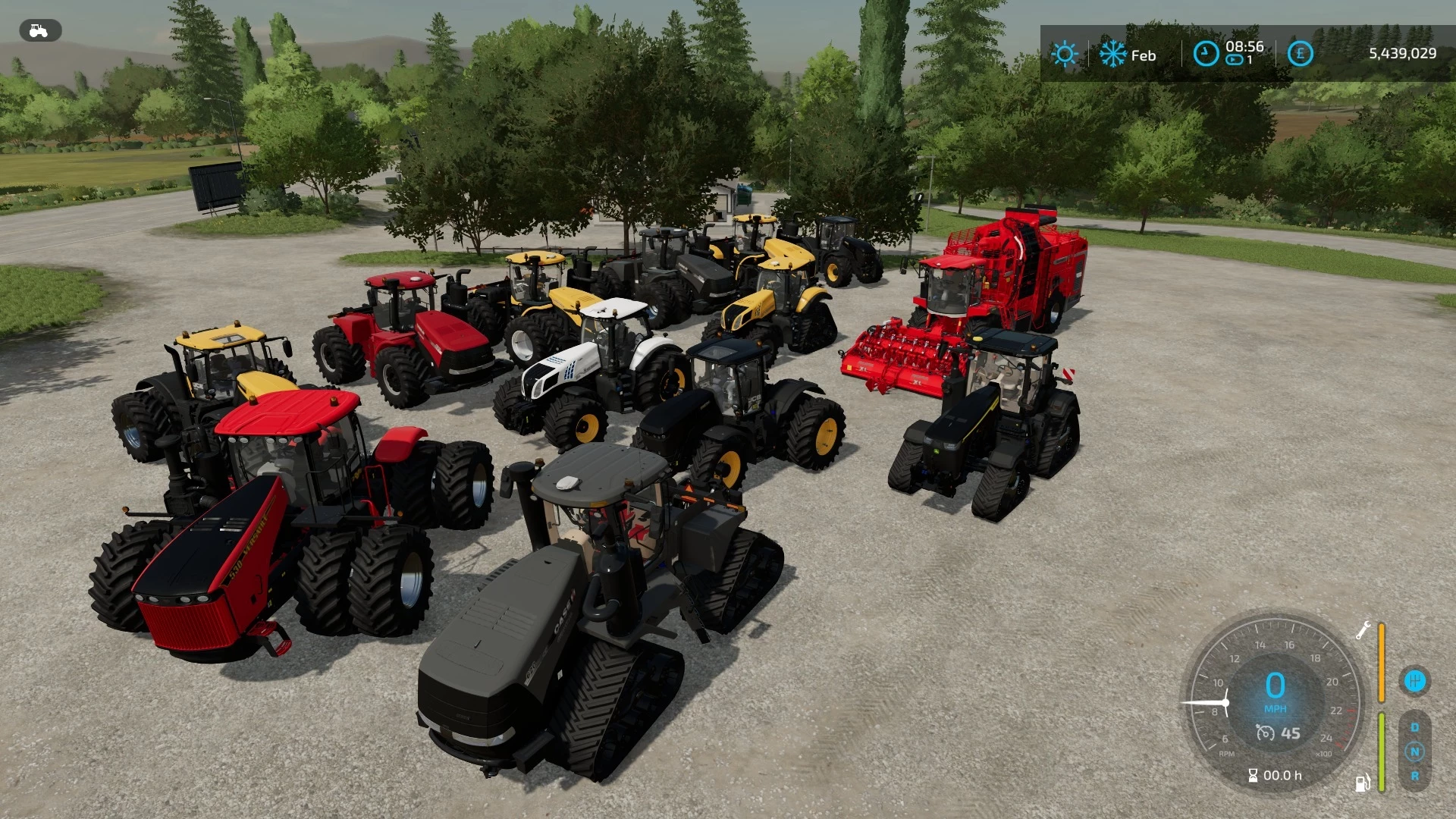Enable Drive by selecting the D gear
This screenshot has height=819, width=1456.
point(1415,726)
